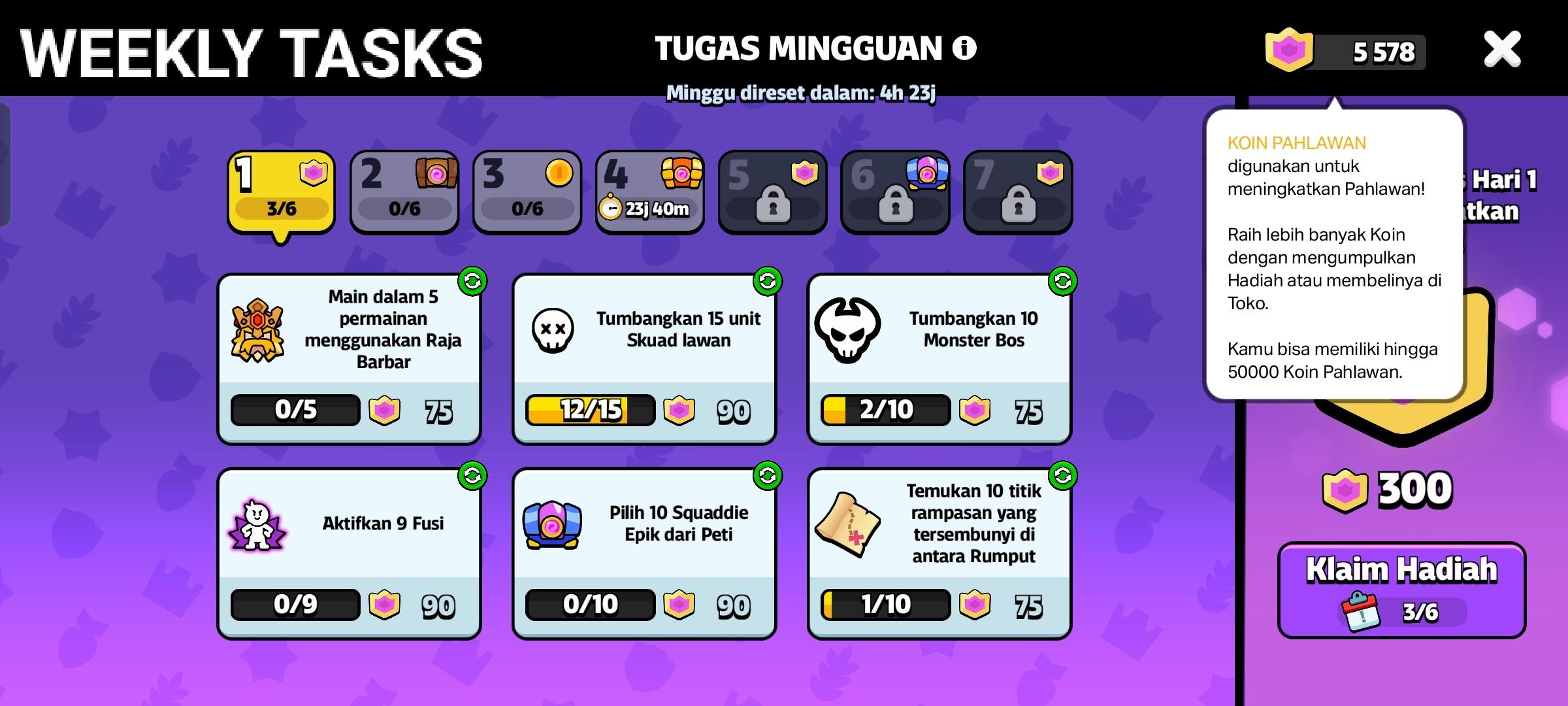This screenshot has height=706, width=1568.
Task: Tap the Monster Bos skull icon
Action: (x=849, y=330)
